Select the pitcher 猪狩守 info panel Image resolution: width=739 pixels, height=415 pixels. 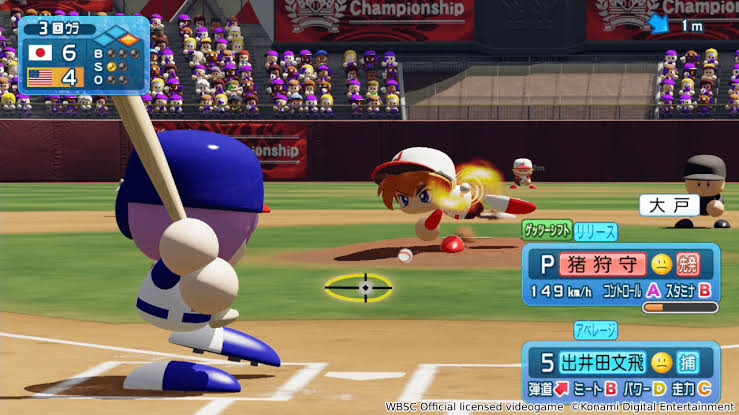tap(621, 277)
